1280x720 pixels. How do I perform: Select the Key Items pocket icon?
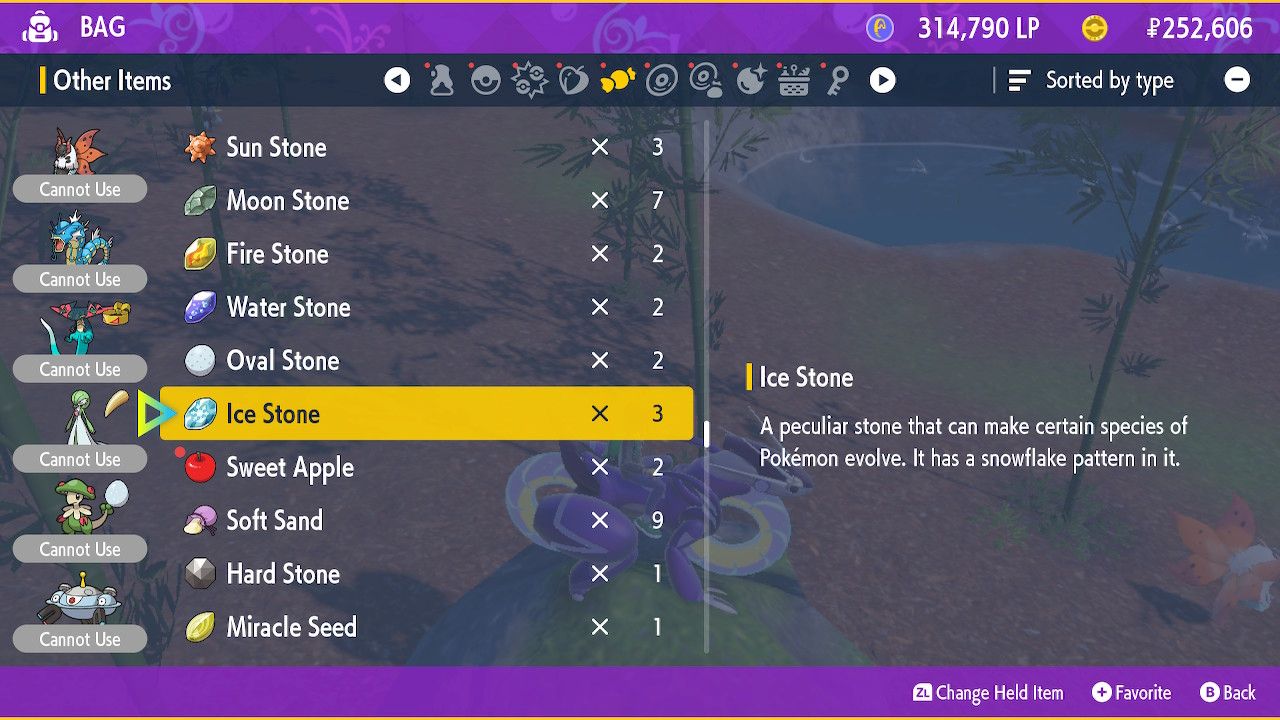838,80
